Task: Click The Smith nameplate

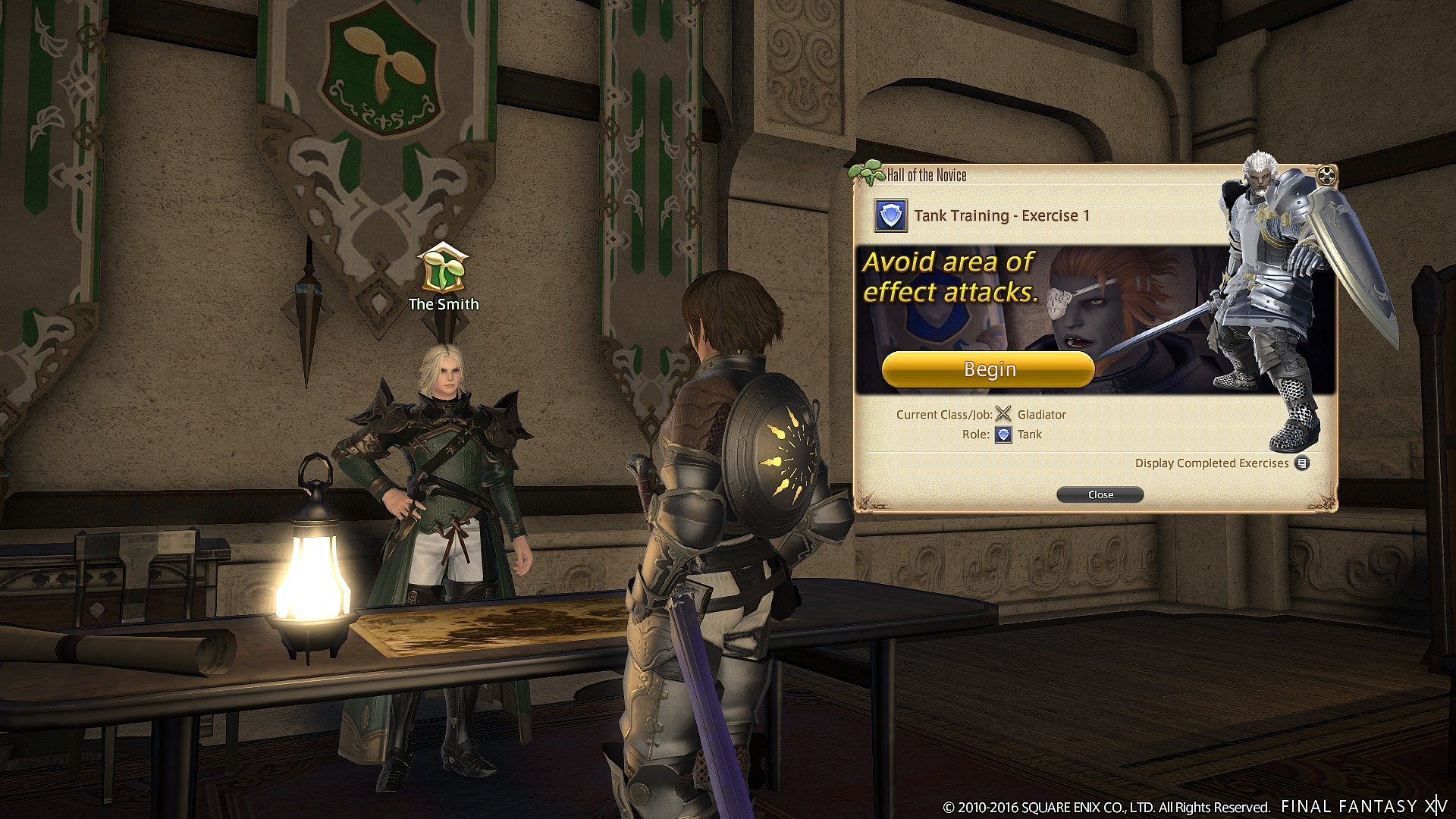Action: [x=443, y=304]
